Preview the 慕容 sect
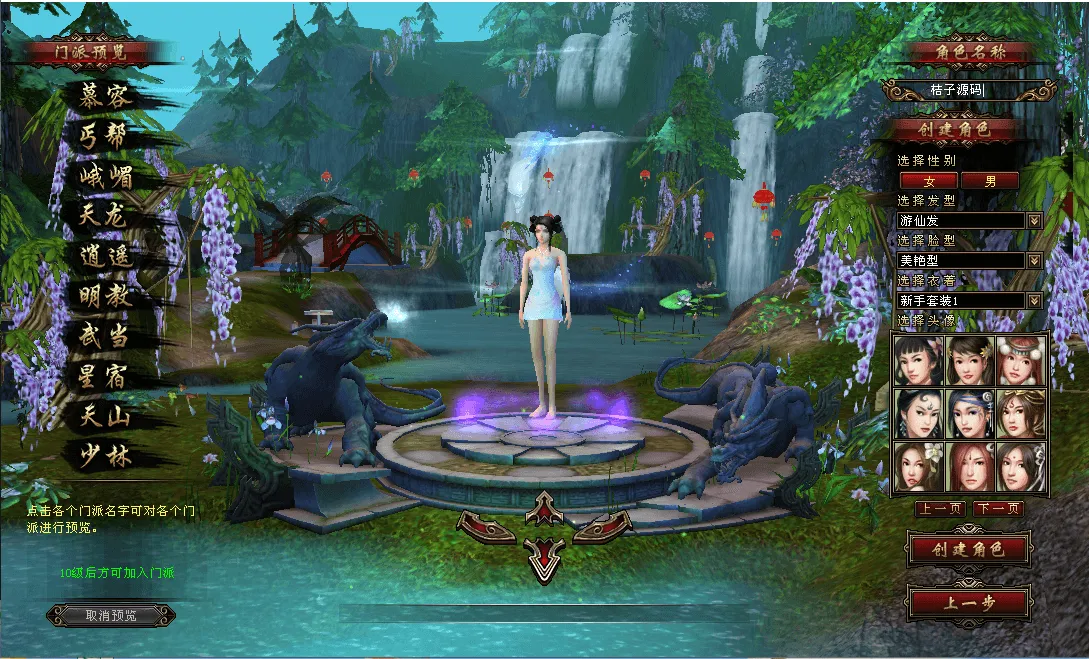 (x=106, y=96)
